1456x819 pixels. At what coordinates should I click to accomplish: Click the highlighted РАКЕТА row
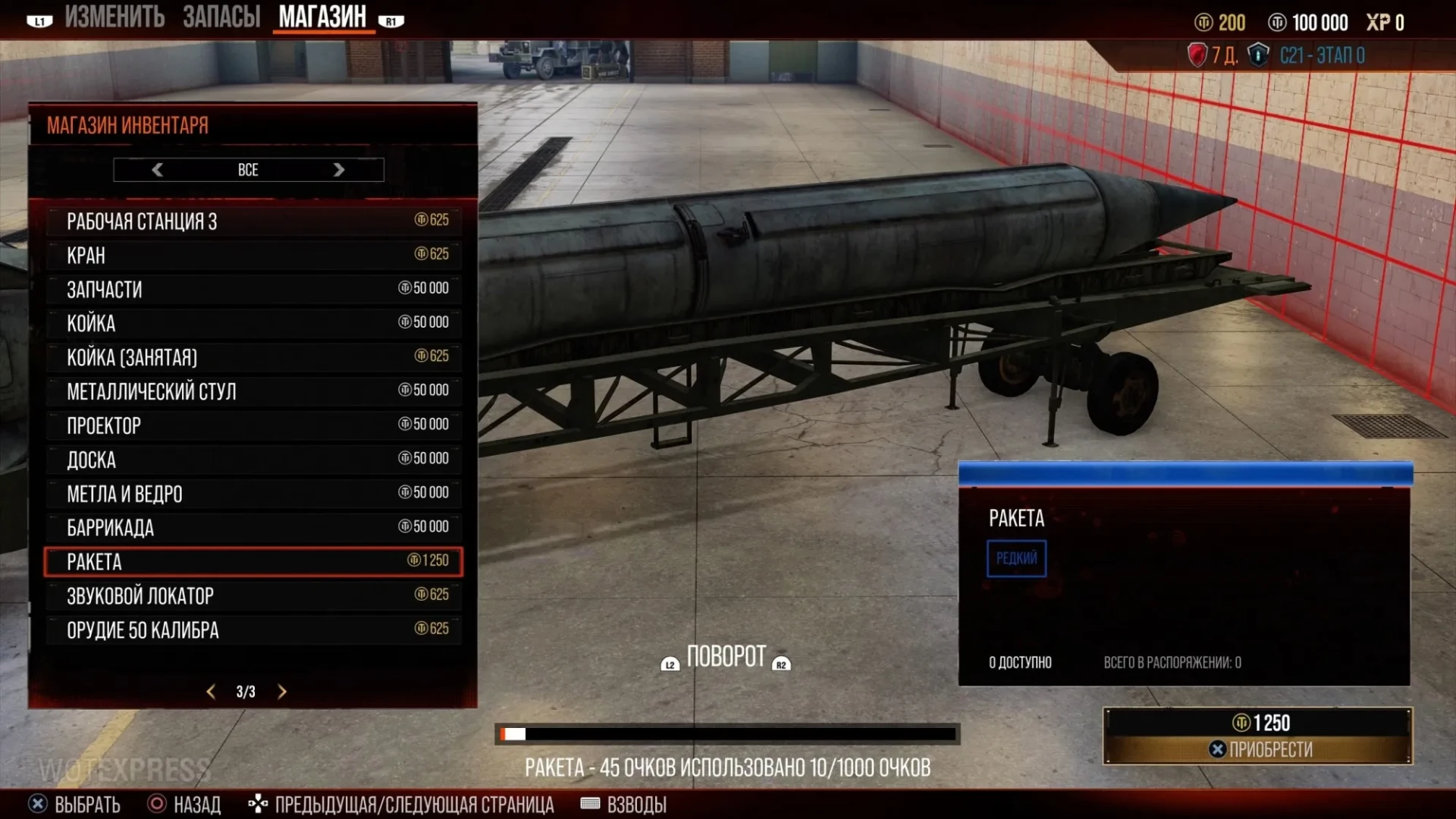coord(253,562)
